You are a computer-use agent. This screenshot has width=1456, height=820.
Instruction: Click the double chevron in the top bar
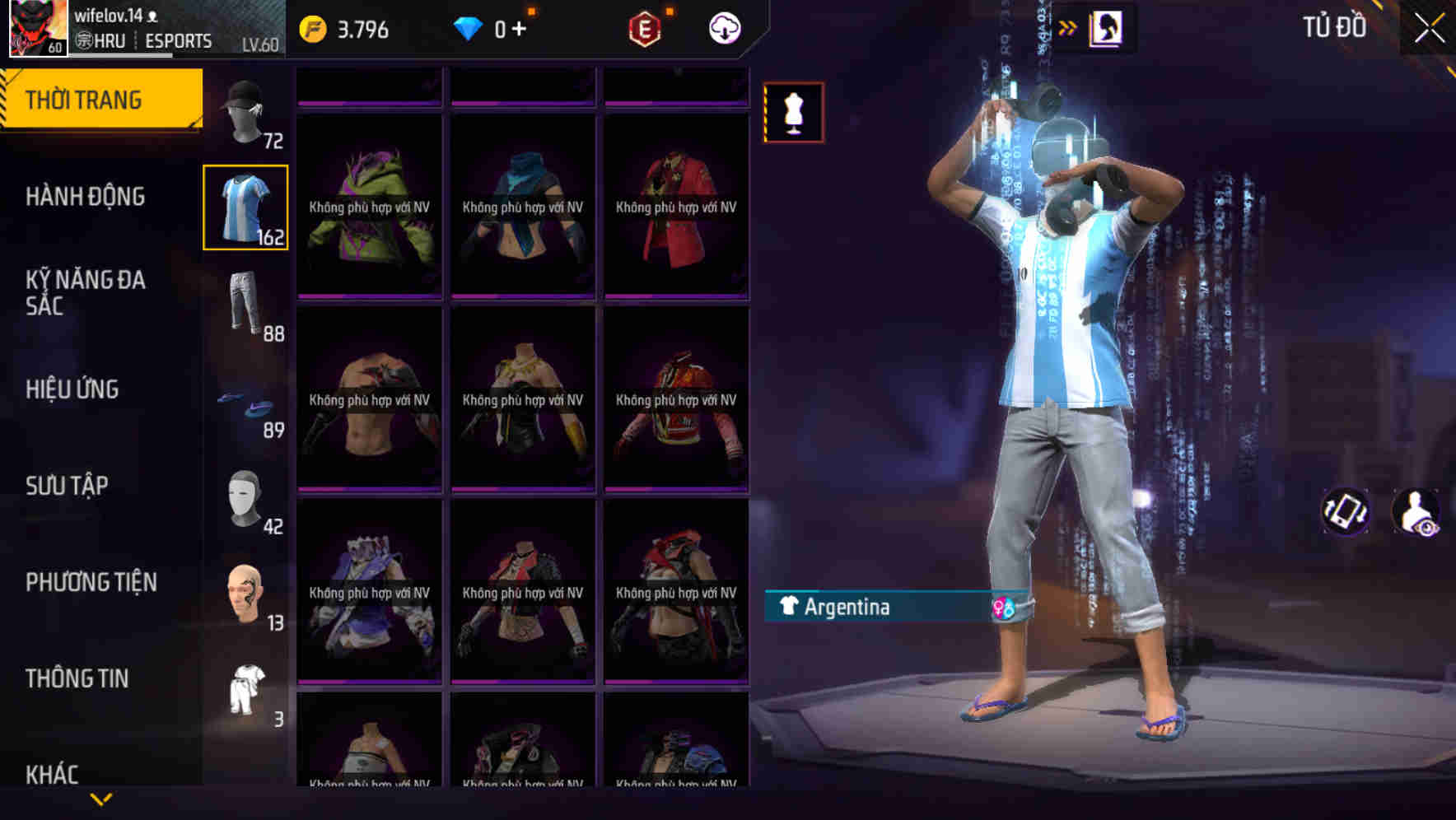1067,26
